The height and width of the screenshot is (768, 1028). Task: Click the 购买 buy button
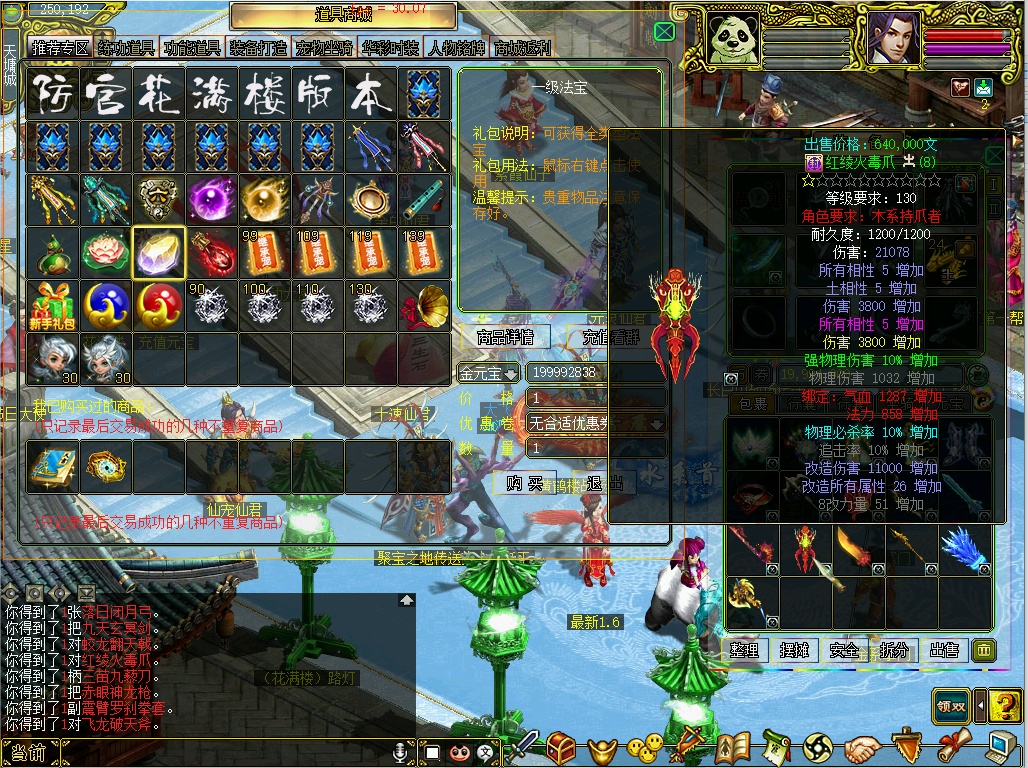524,483
